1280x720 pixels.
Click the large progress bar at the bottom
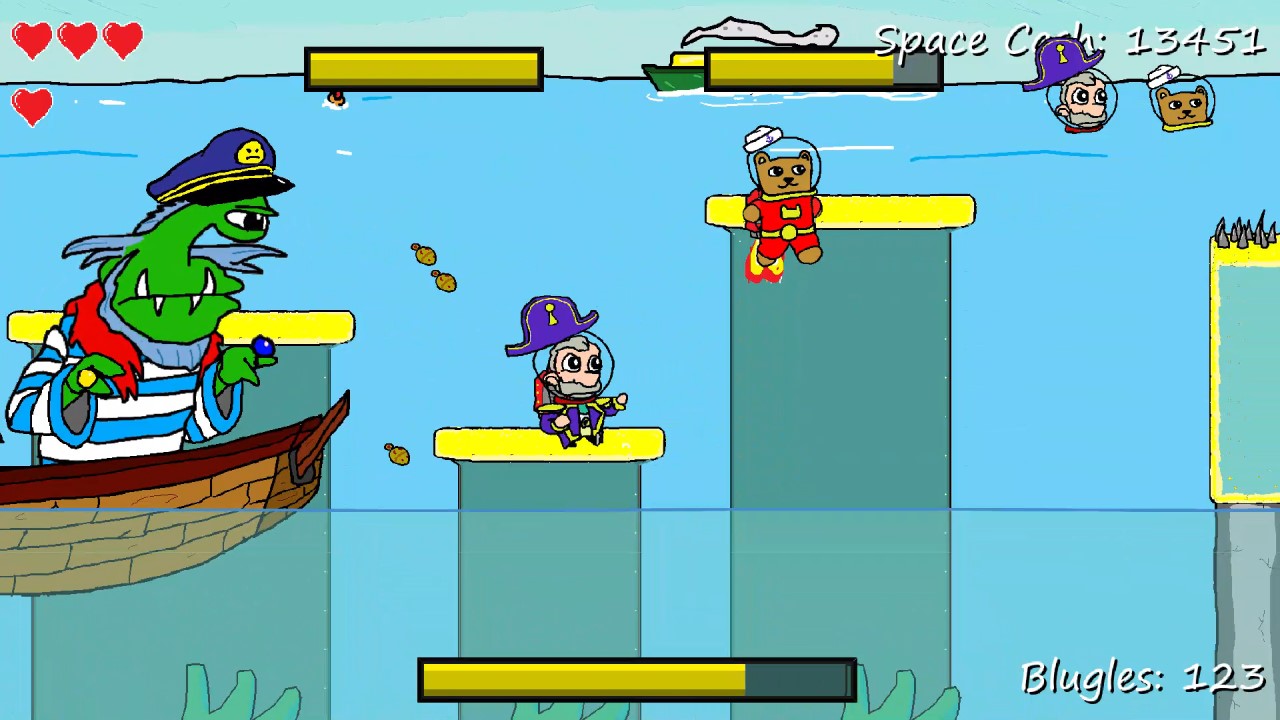pos(635,678)
